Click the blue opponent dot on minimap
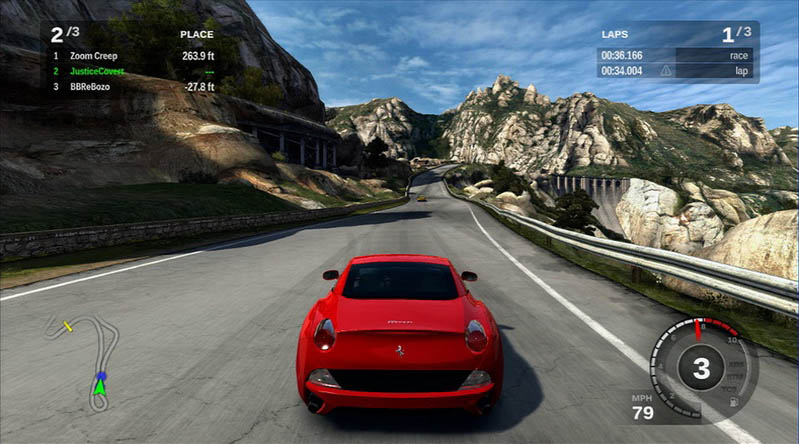Image resolution: width=799 pixels, height=444 pixels. tap(101, 376)
